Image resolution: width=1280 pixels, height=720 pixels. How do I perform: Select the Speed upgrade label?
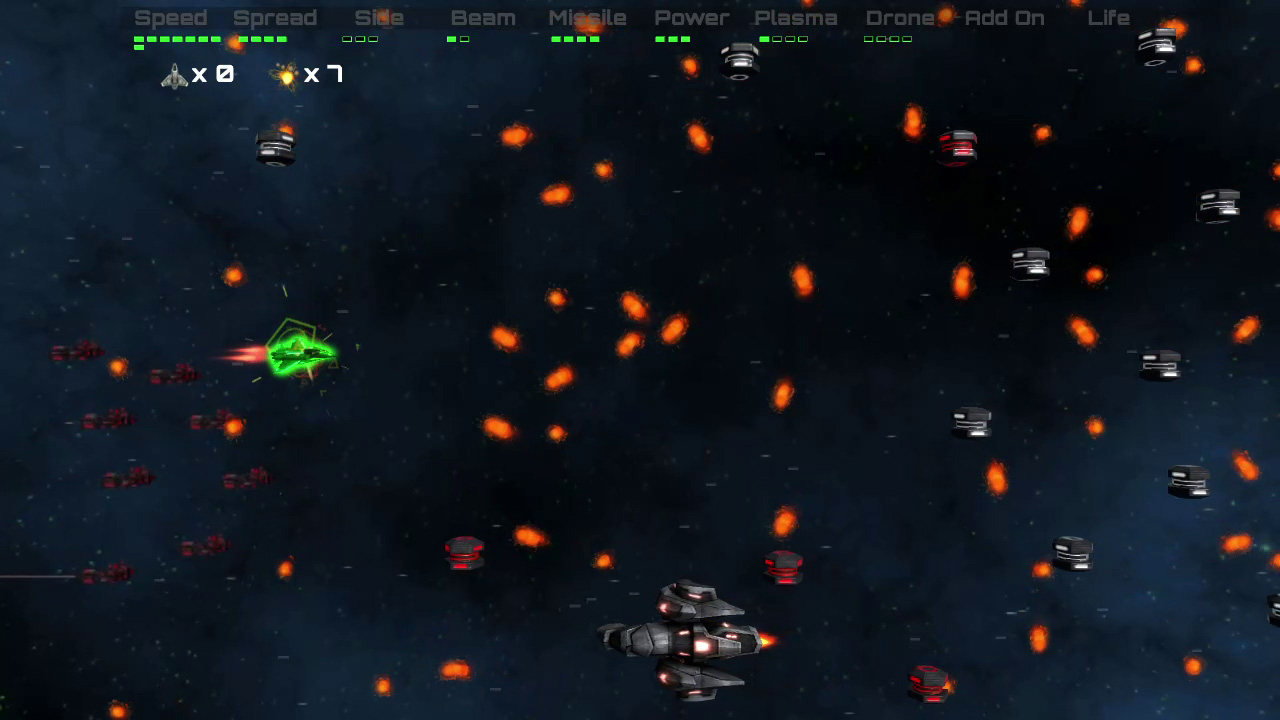(172, 17)
